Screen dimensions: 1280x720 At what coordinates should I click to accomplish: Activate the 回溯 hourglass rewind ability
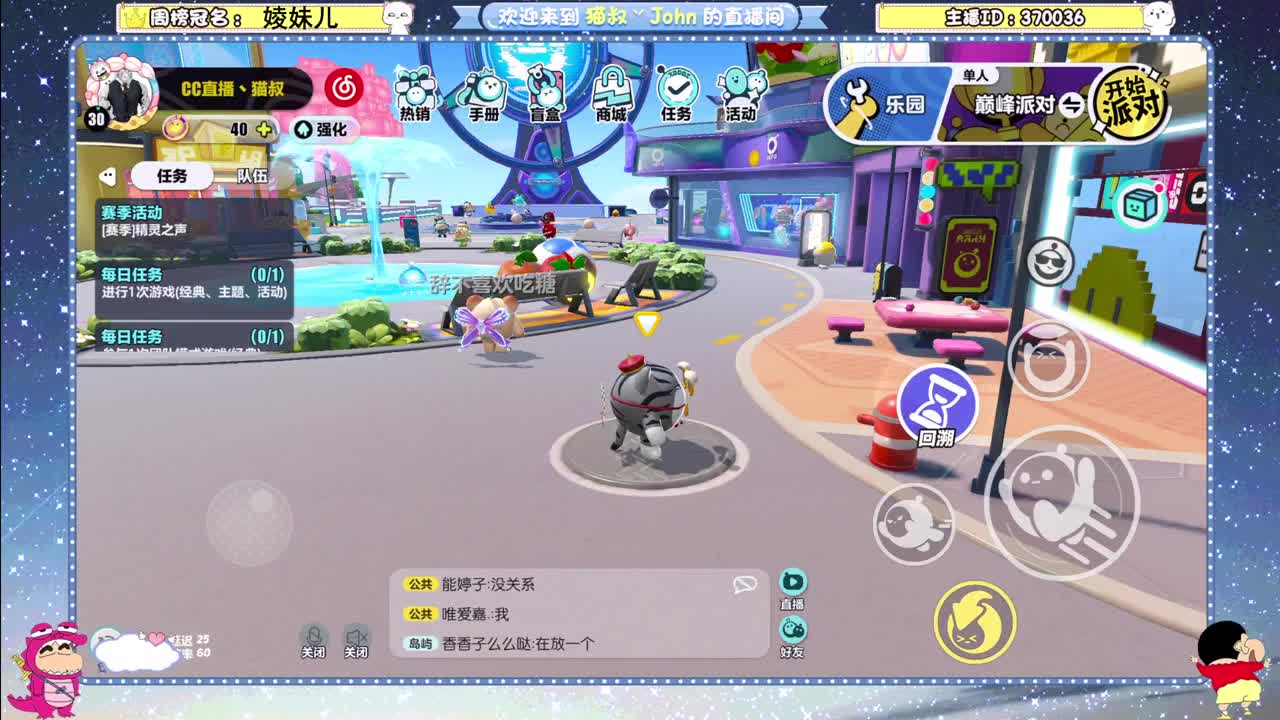[x=938, y=408]
